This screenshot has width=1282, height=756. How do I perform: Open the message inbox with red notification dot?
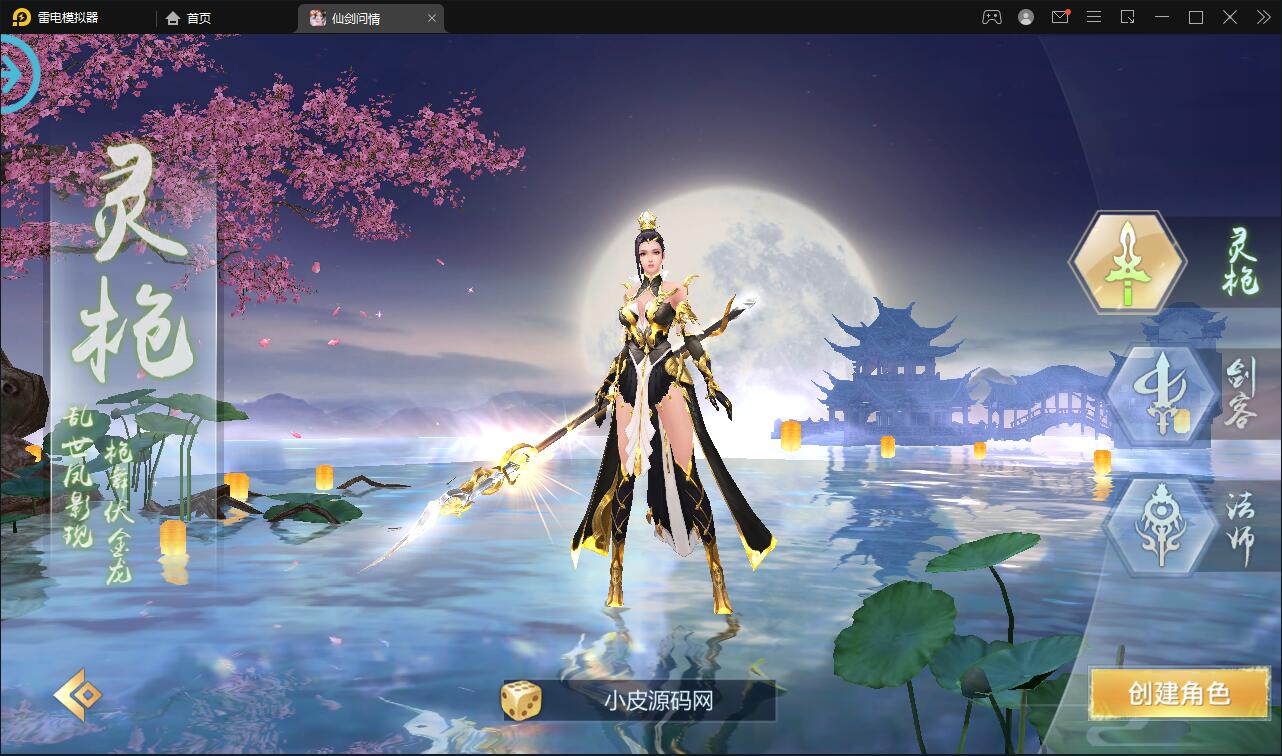point(1060,17)
